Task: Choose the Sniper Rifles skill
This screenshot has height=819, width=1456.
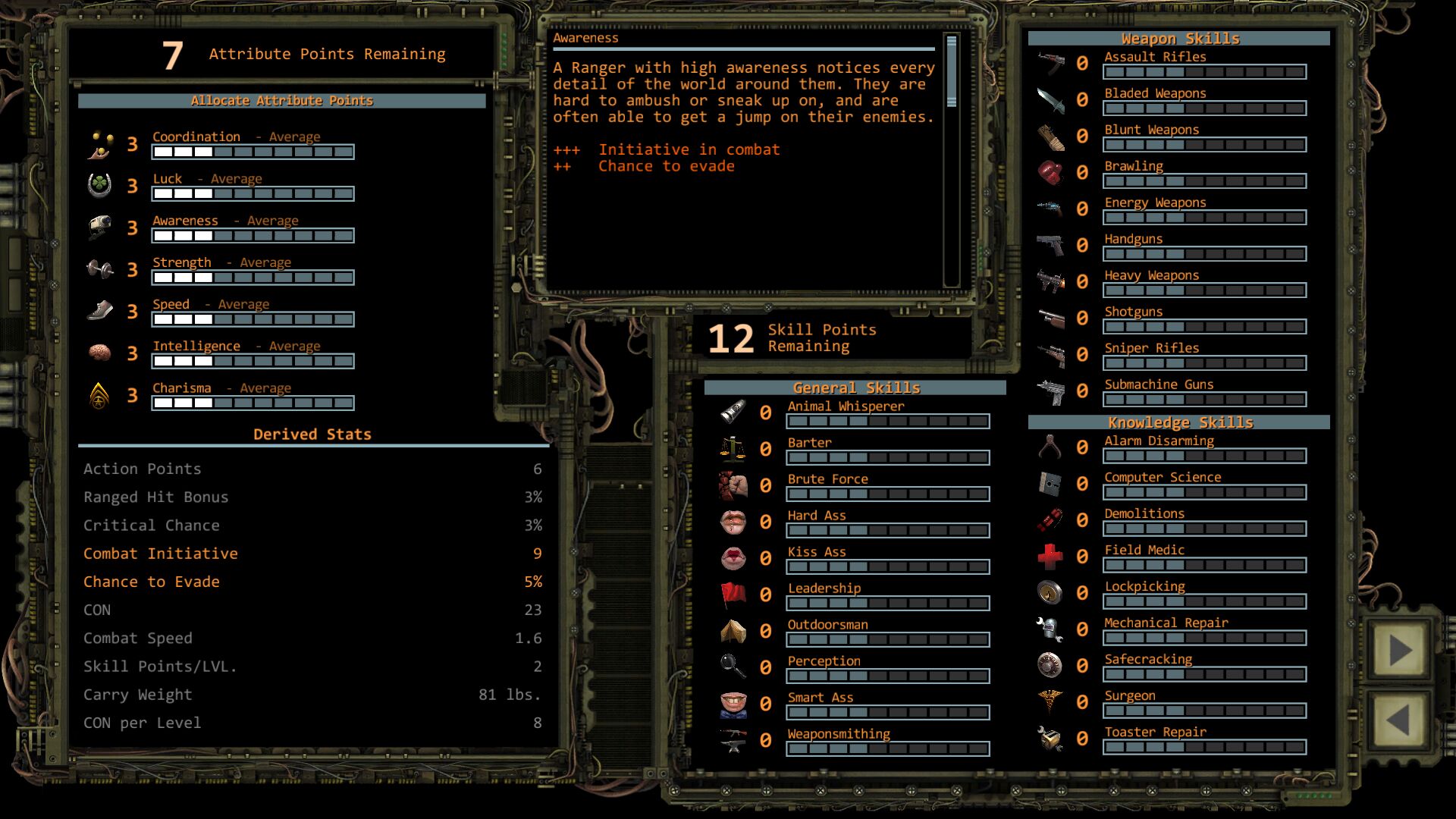Action: tap(1204, 363)
